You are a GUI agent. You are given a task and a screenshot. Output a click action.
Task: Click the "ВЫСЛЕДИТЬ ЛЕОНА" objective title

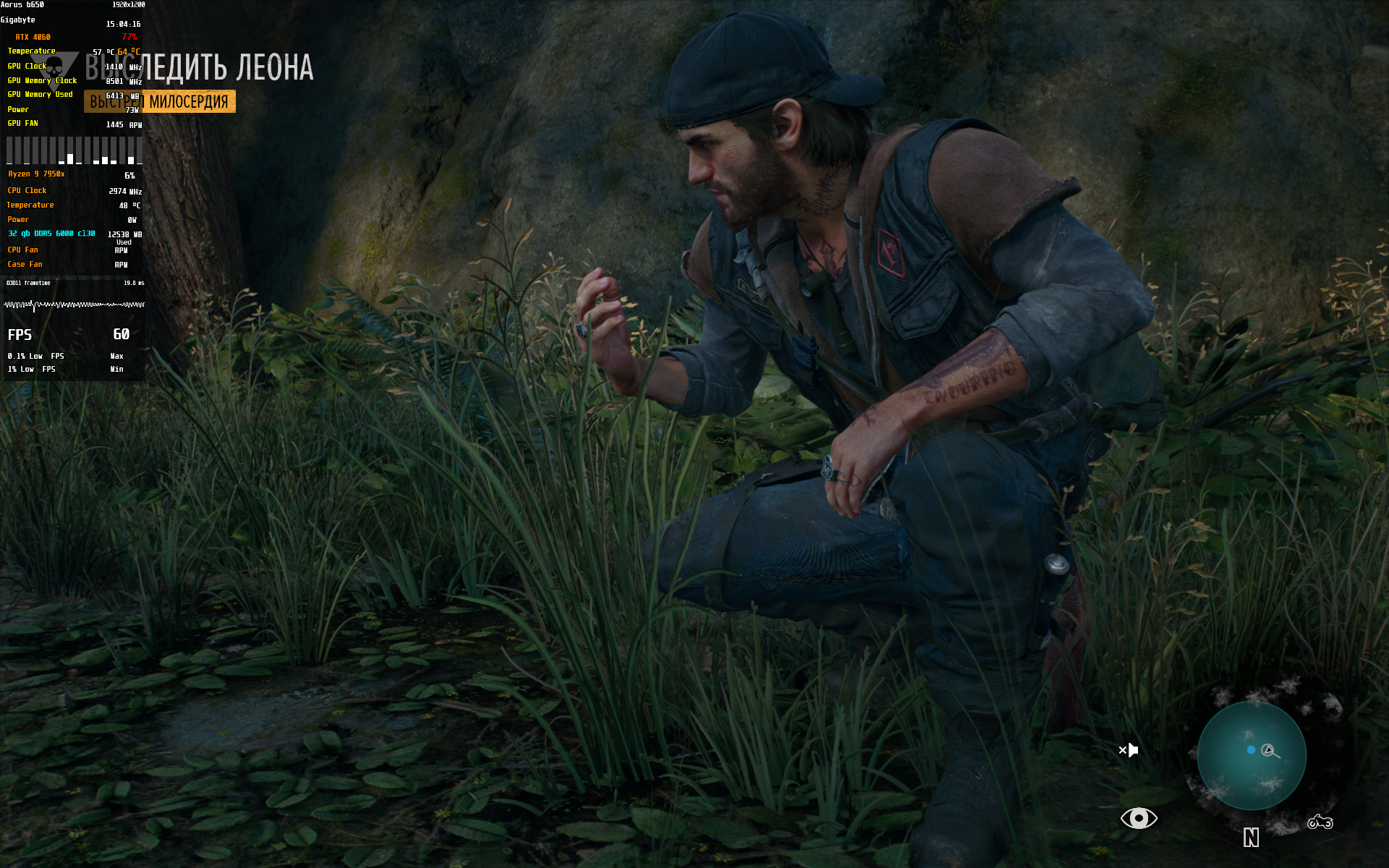(200, 67)
